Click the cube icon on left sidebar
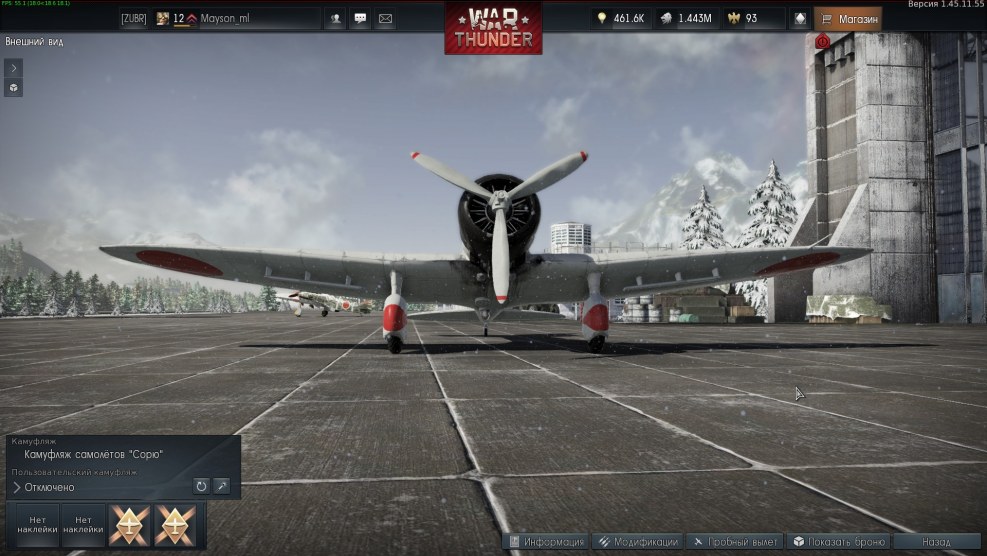Screen dimensions: 987x556 [x=13, y=88]
